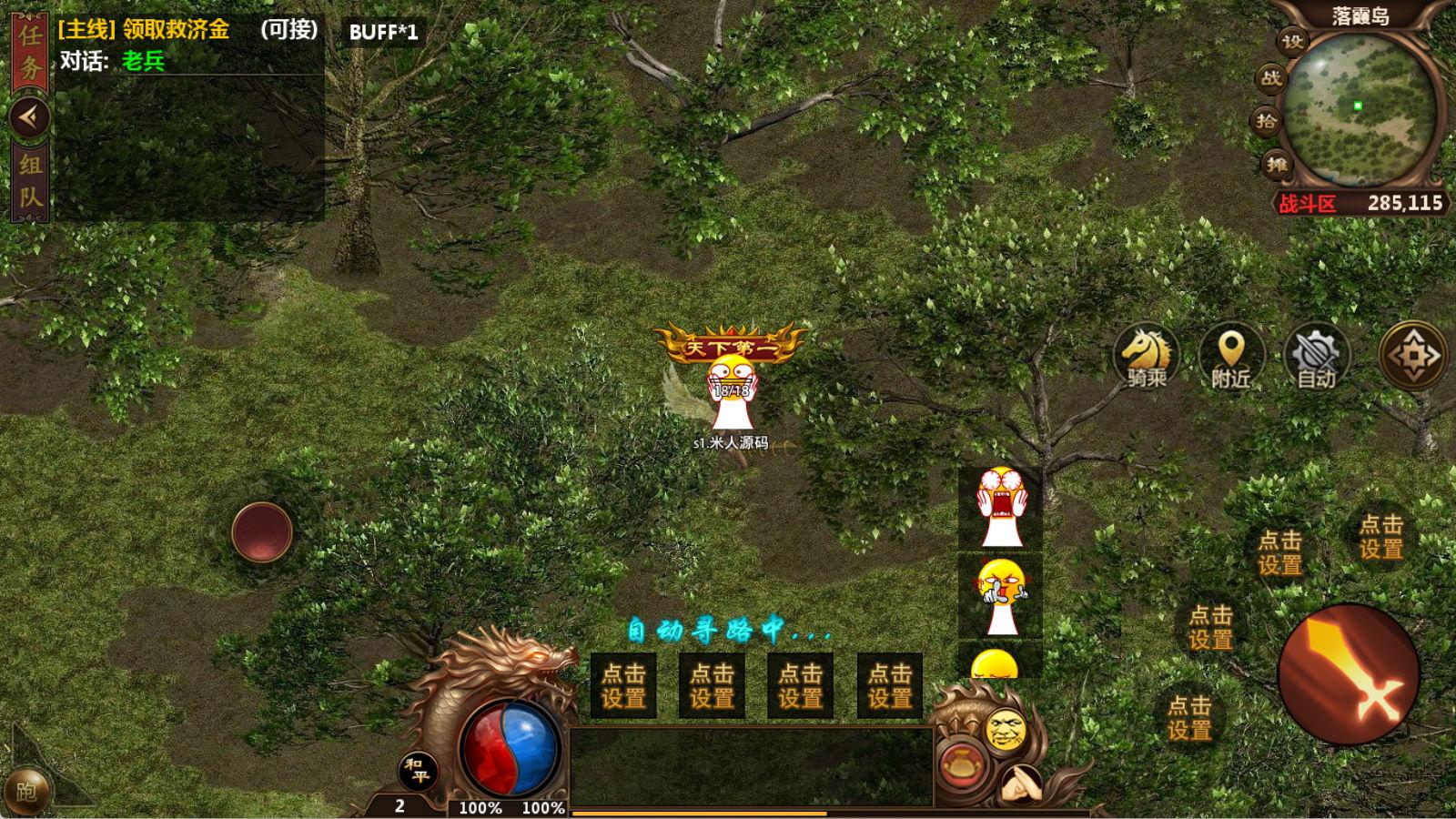Mount up with the 骑乘 horse icon
The width and height of the screenshot is (1456, 819).
1146,355
